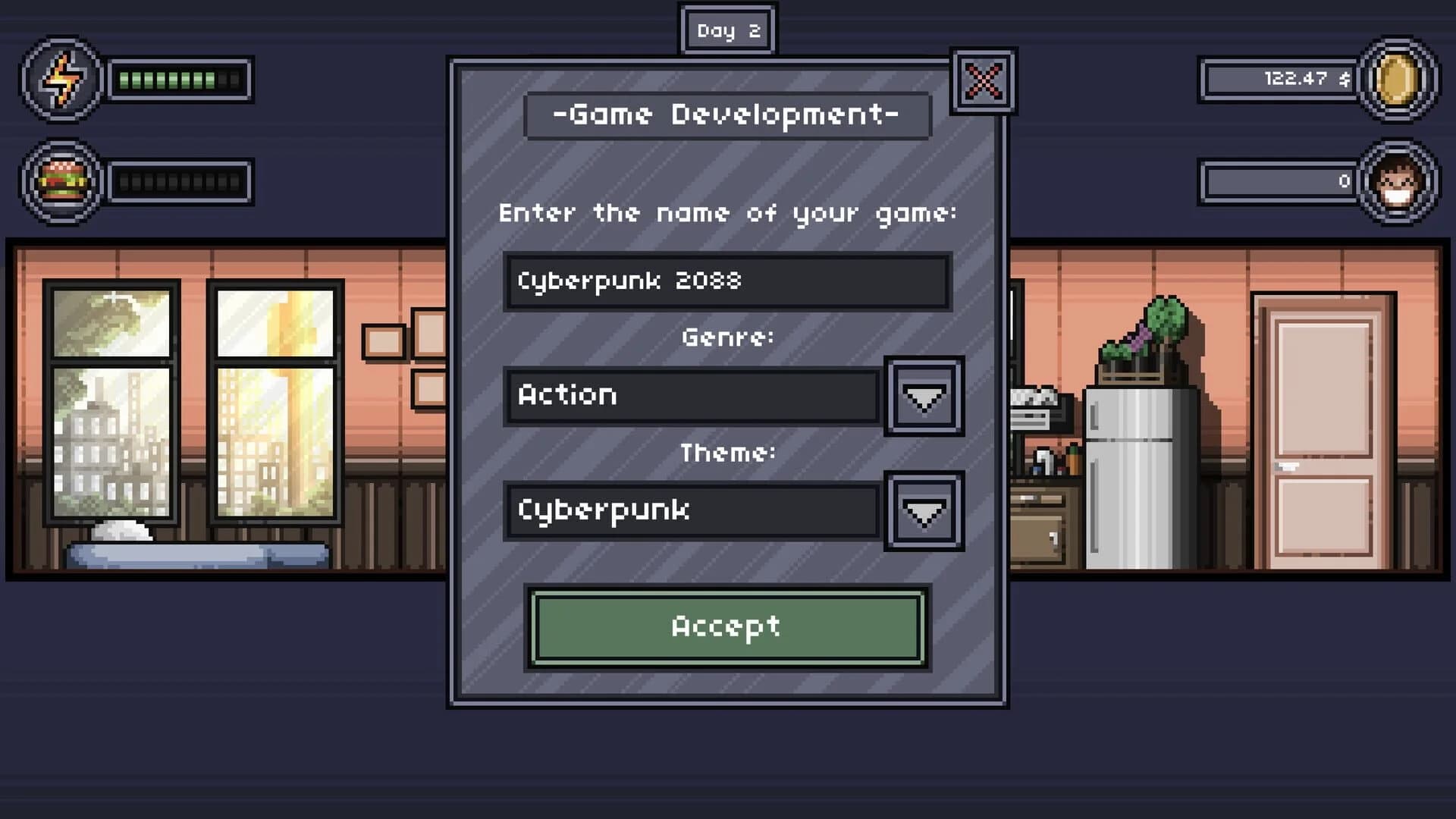
Task: Click the empty hunger bar
Action: coord(180,180)
